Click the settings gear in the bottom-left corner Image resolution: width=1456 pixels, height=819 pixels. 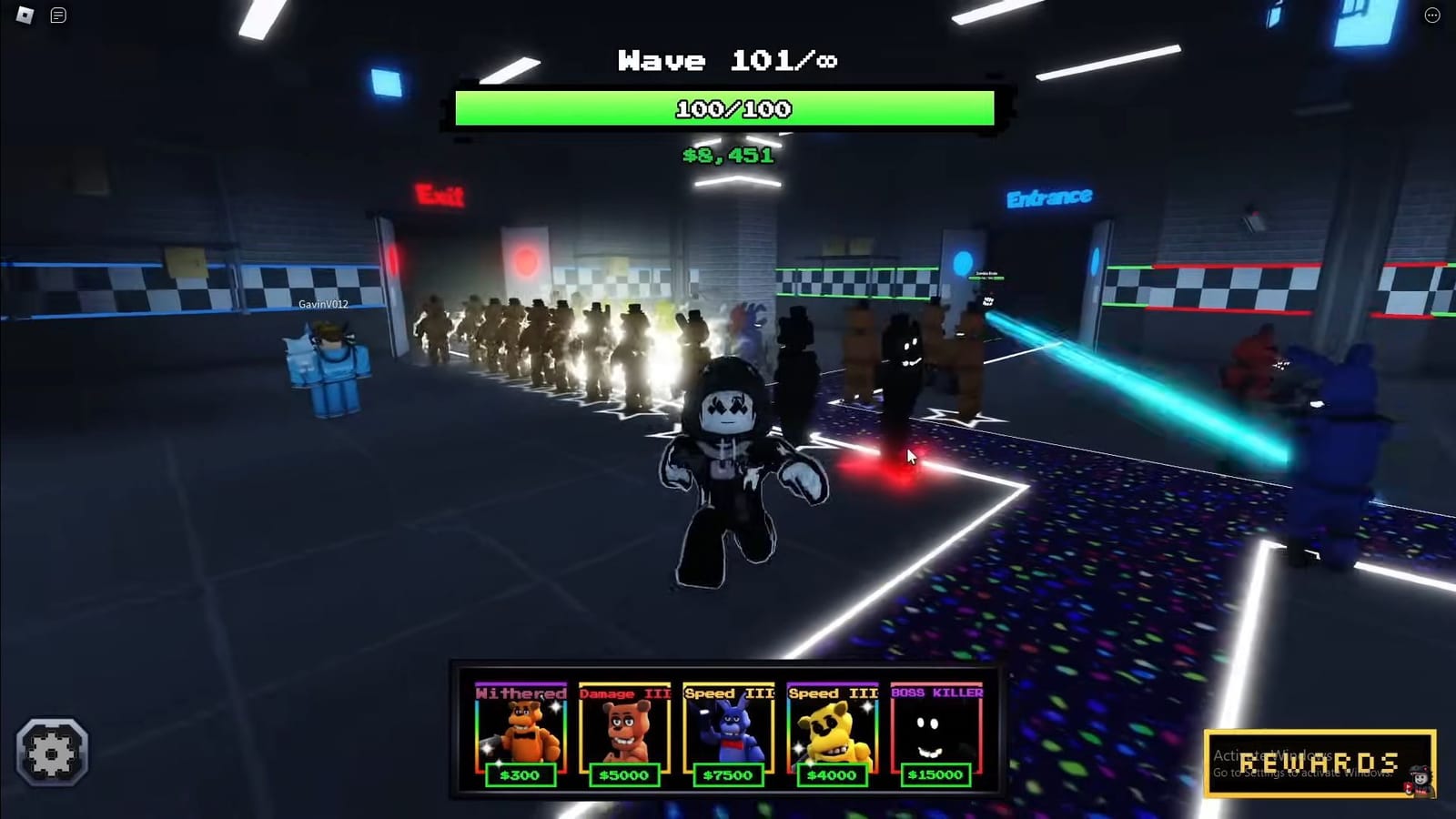[x=52, y=752]
